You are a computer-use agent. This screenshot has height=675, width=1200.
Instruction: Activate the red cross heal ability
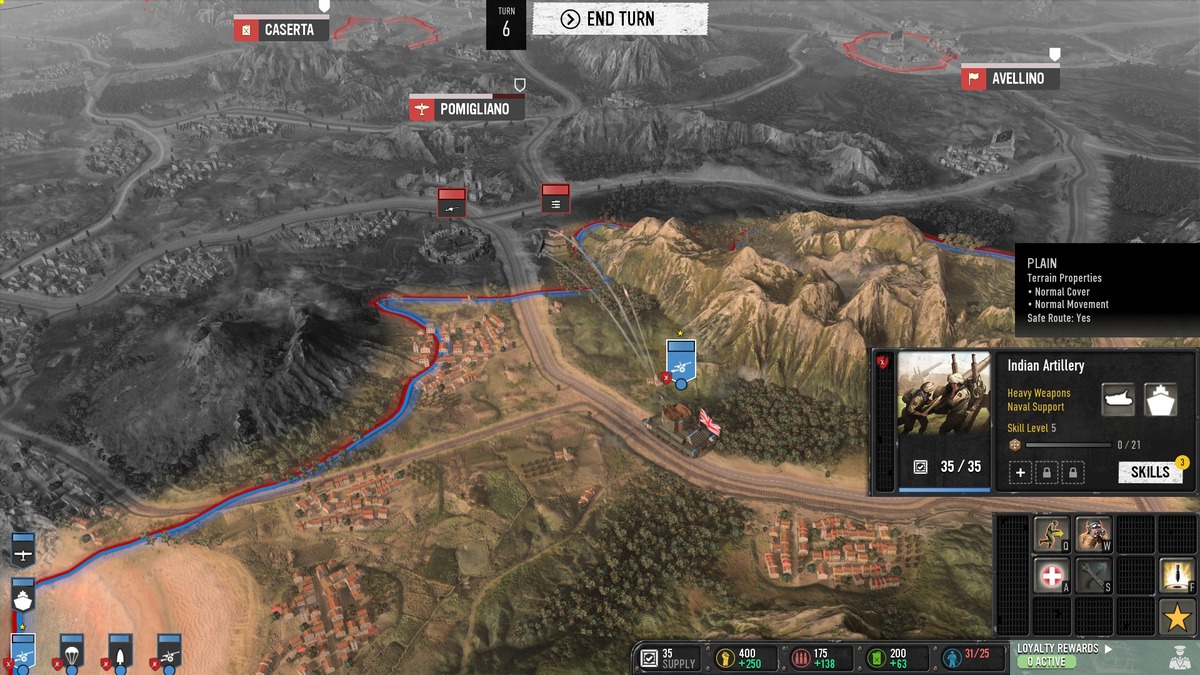1051,575
